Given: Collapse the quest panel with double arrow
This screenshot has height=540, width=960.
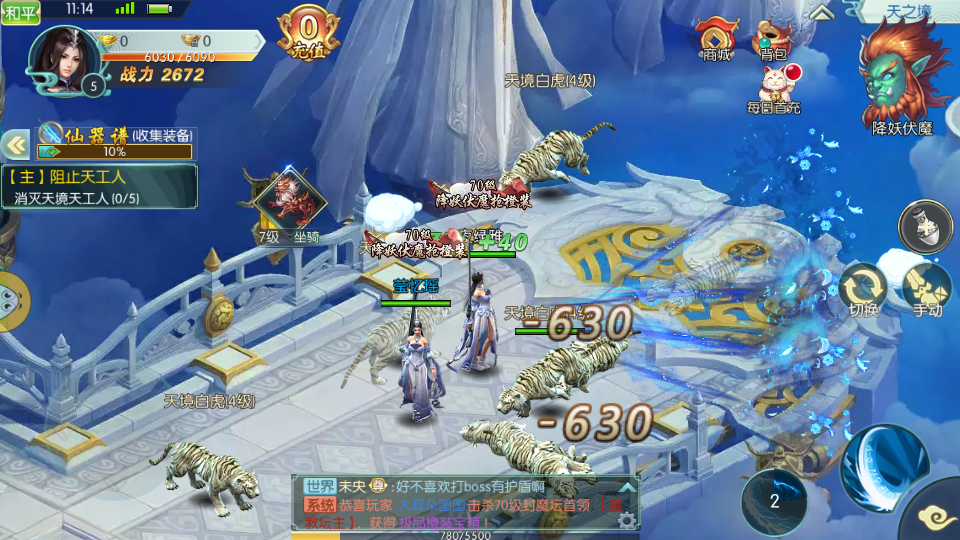Looking at the screenshot, I should click(x=16, y=145).
